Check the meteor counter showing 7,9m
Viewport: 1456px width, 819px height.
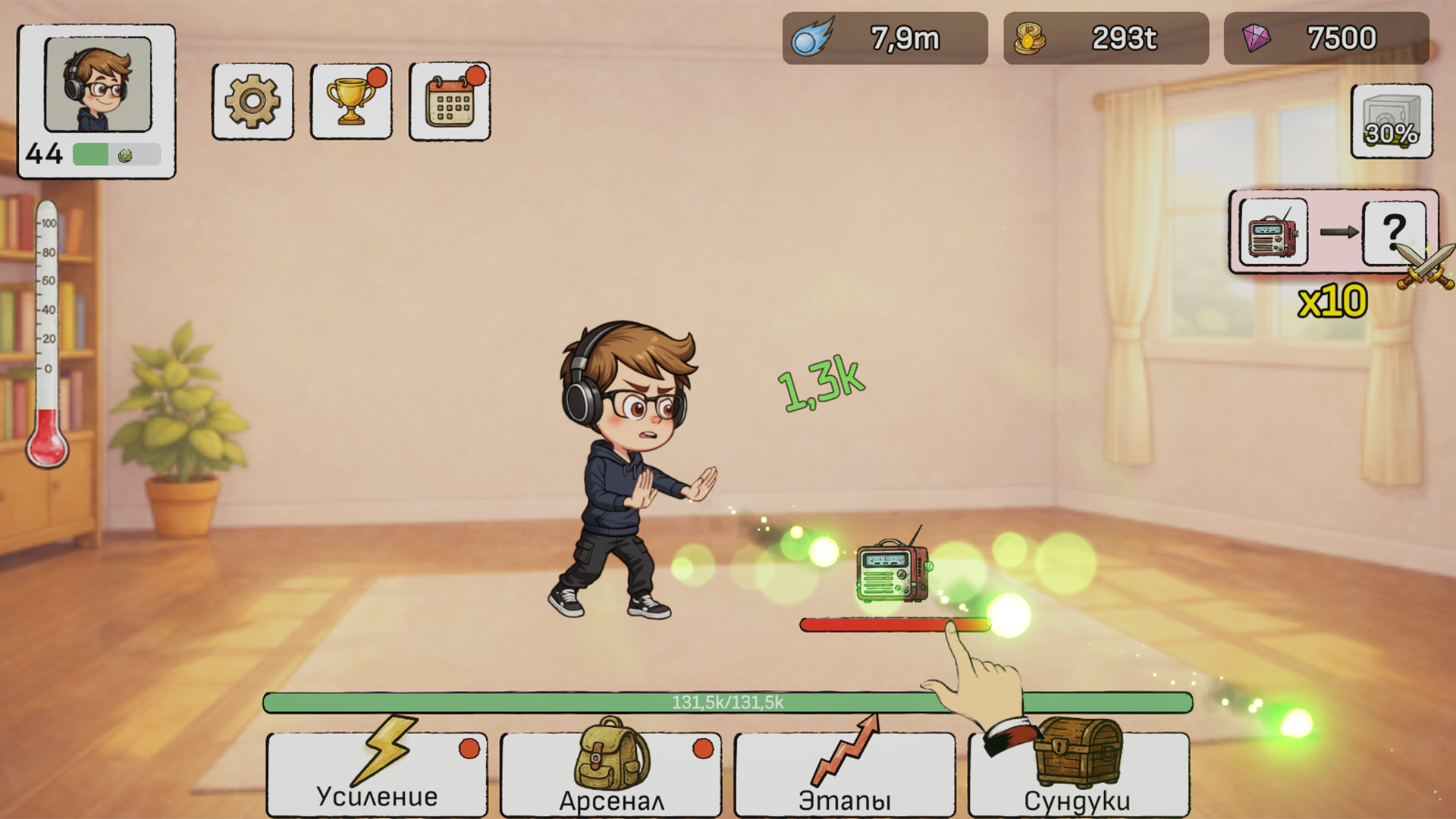click(x=884, y=38)
